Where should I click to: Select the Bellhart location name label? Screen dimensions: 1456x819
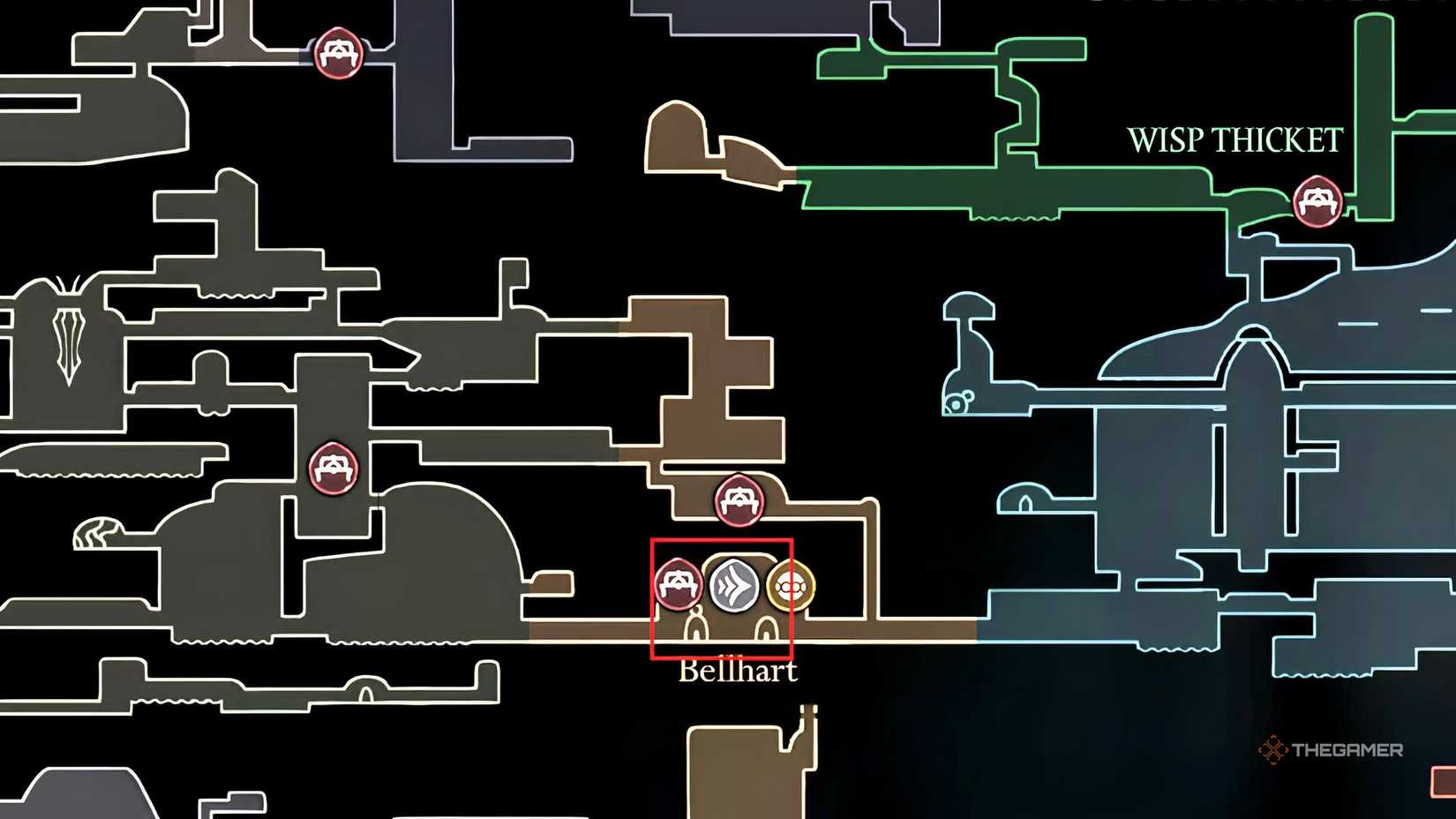(739, 672)
